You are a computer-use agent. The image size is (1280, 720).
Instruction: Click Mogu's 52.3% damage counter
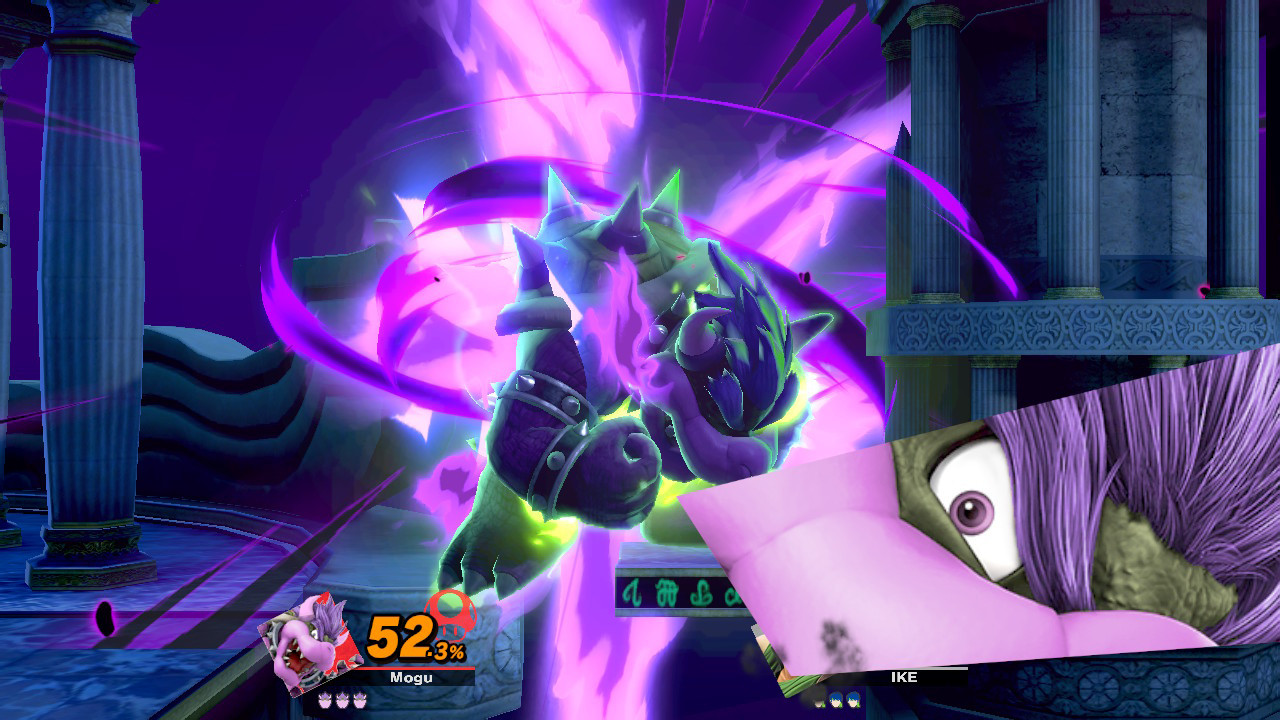click(412, 638)
